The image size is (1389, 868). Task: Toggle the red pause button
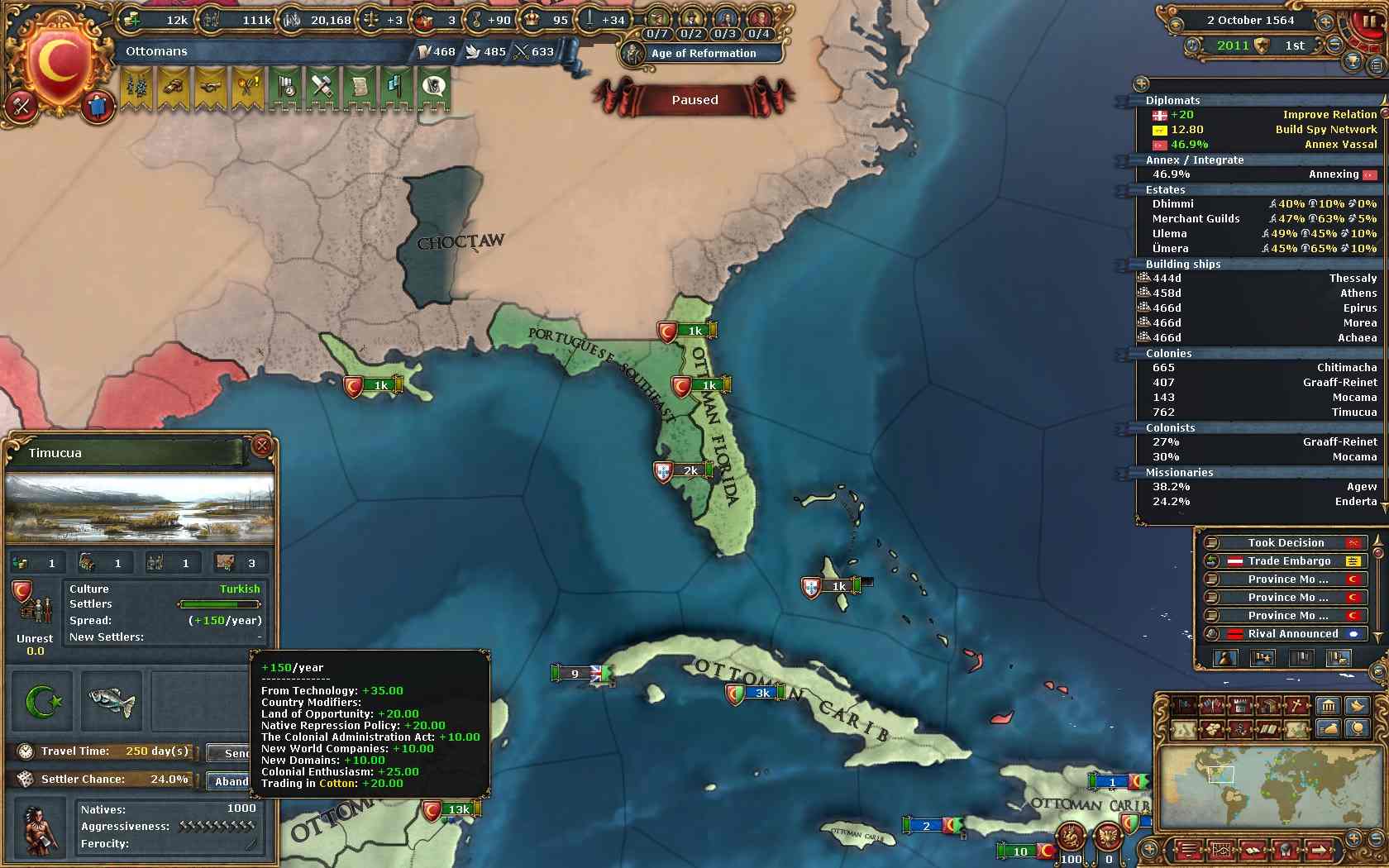pos(1369,21)
